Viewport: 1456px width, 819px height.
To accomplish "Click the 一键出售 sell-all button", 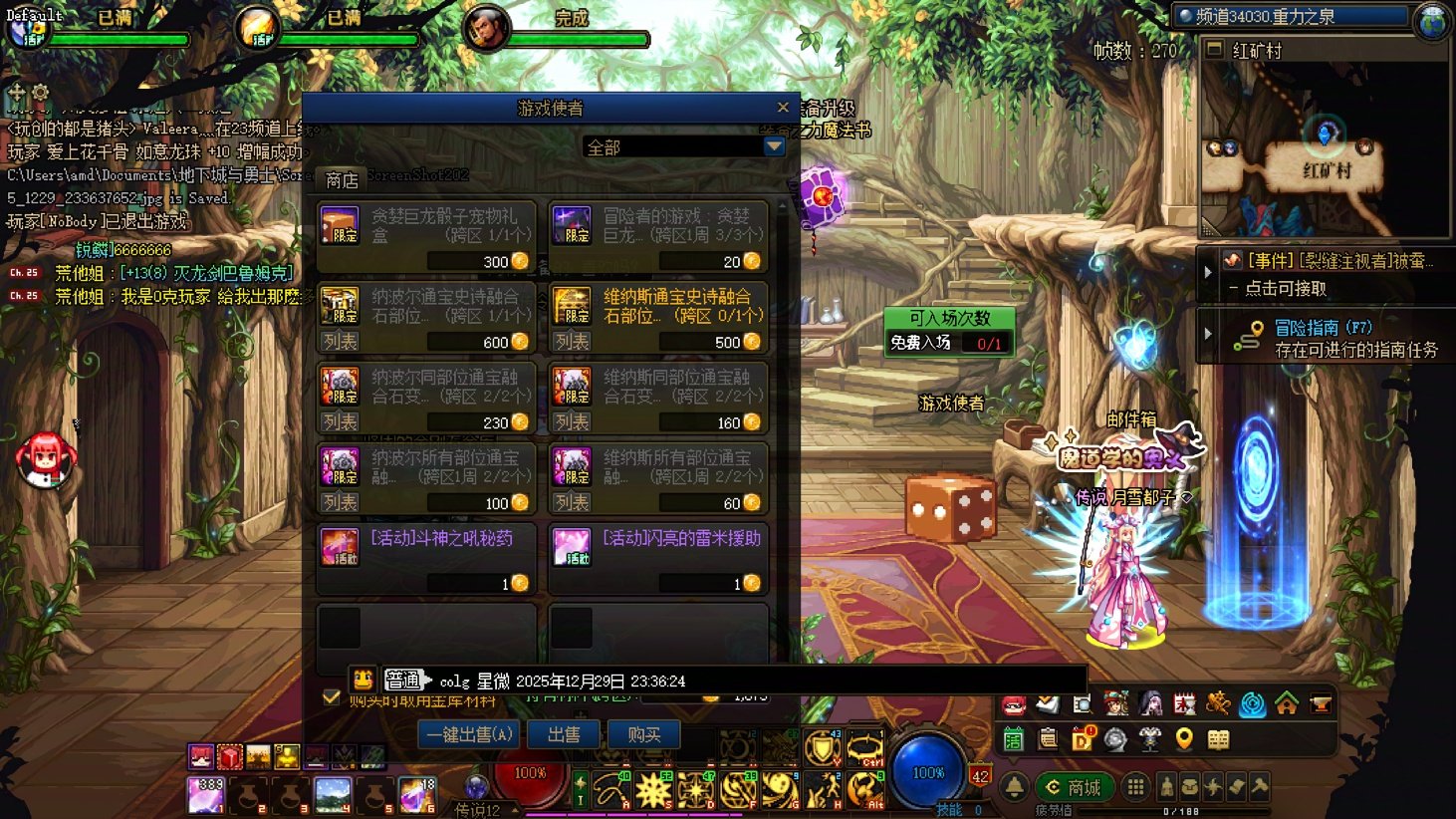I will [469, 735].
